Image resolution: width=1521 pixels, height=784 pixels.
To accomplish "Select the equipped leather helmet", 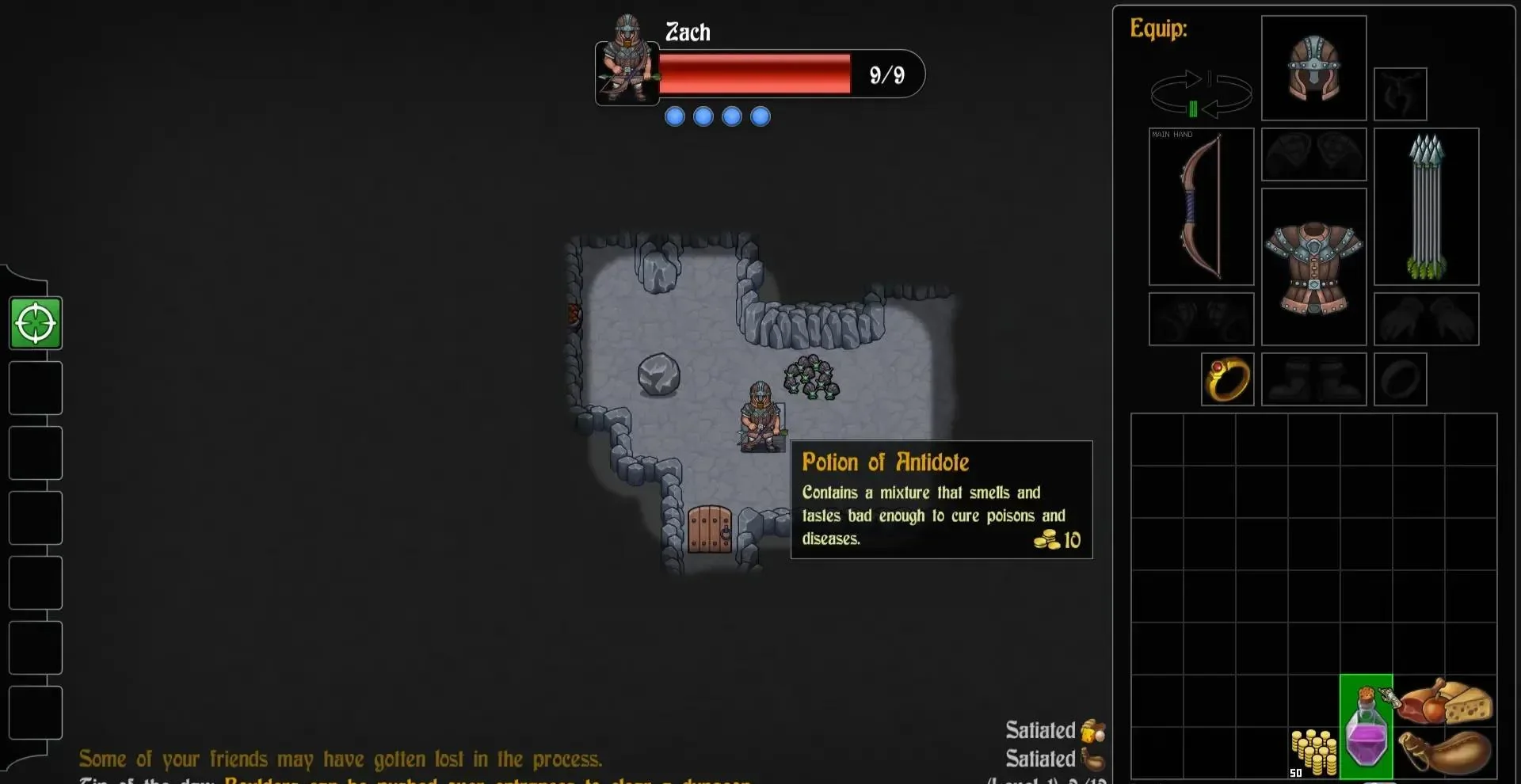I will tap(1313, 68).
